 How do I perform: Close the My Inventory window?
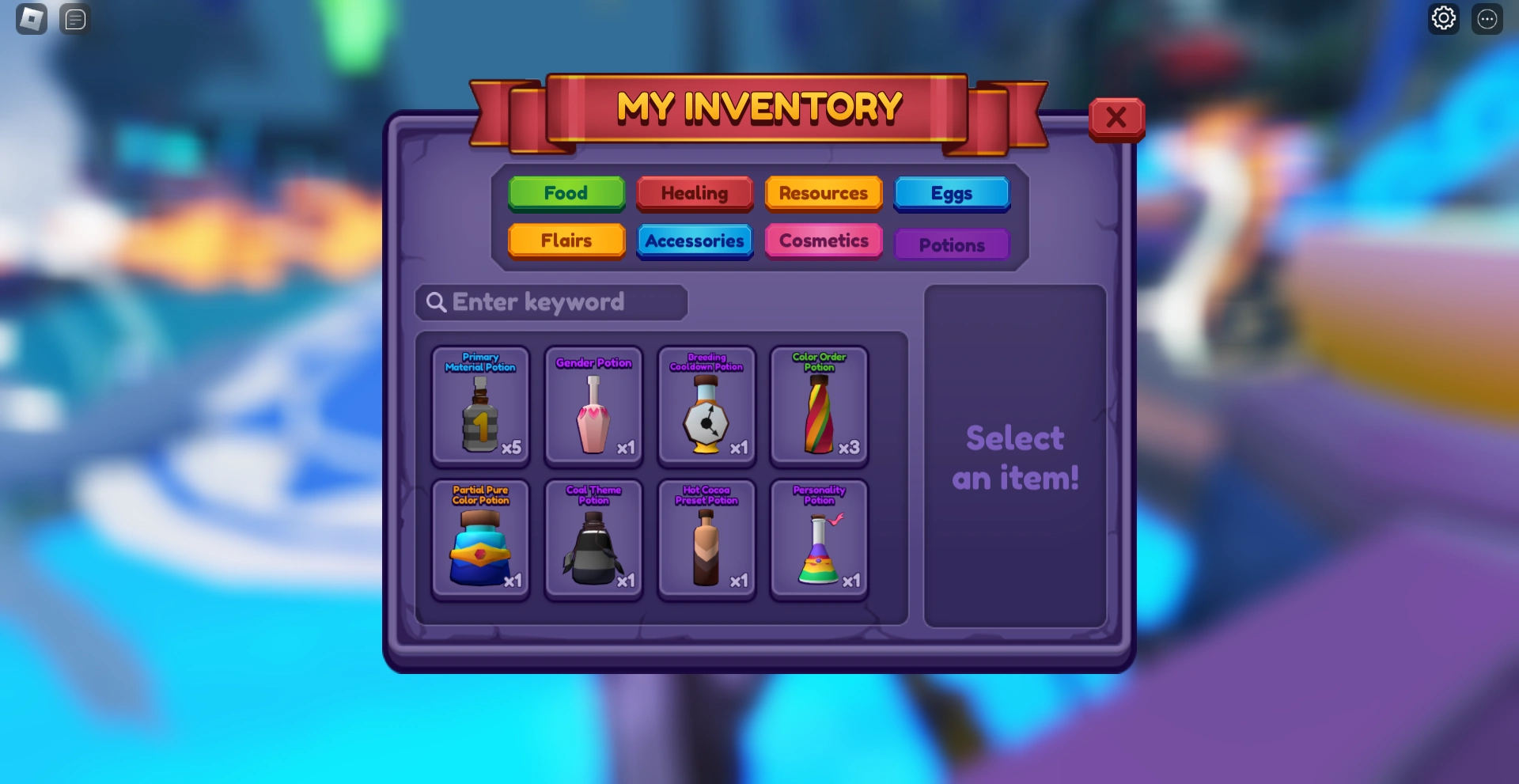click(x=1116, y=117)
